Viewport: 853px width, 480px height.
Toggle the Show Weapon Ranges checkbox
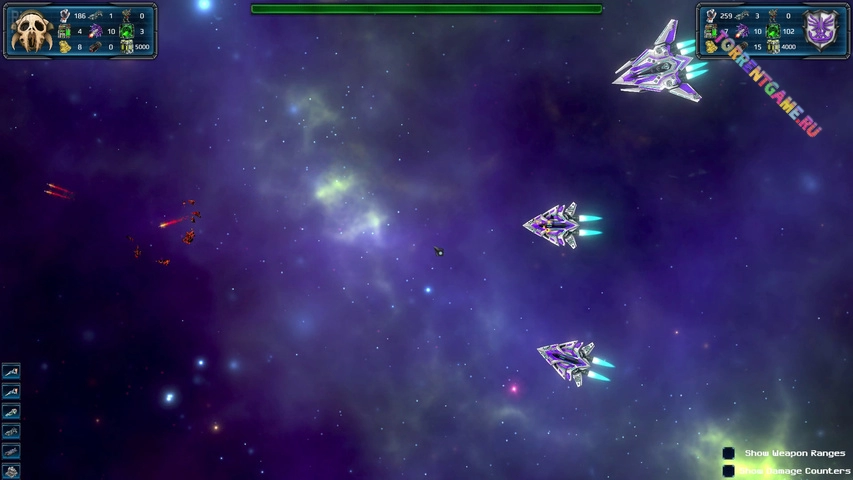coord(729,453)
